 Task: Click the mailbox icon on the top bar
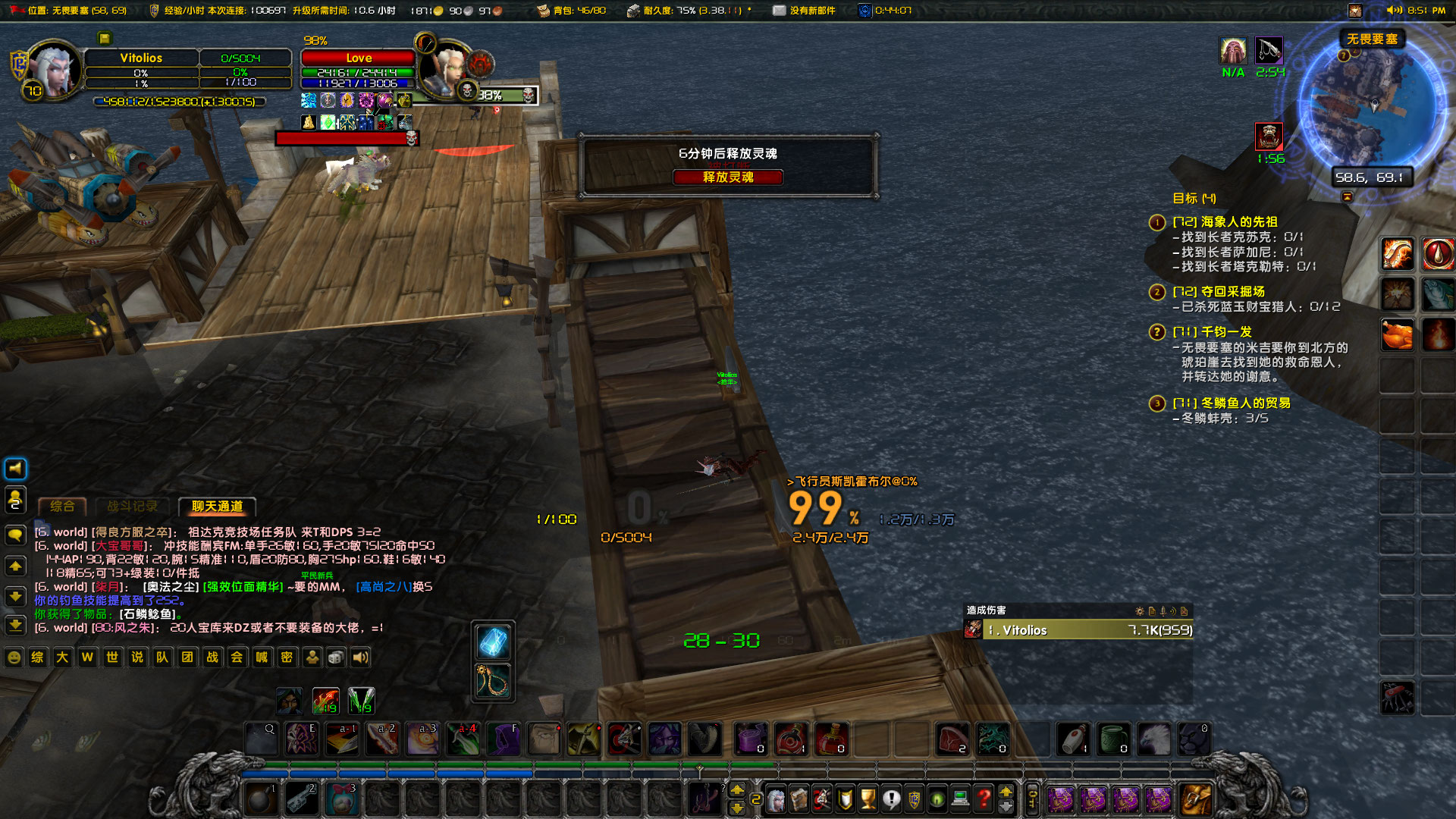778,11
